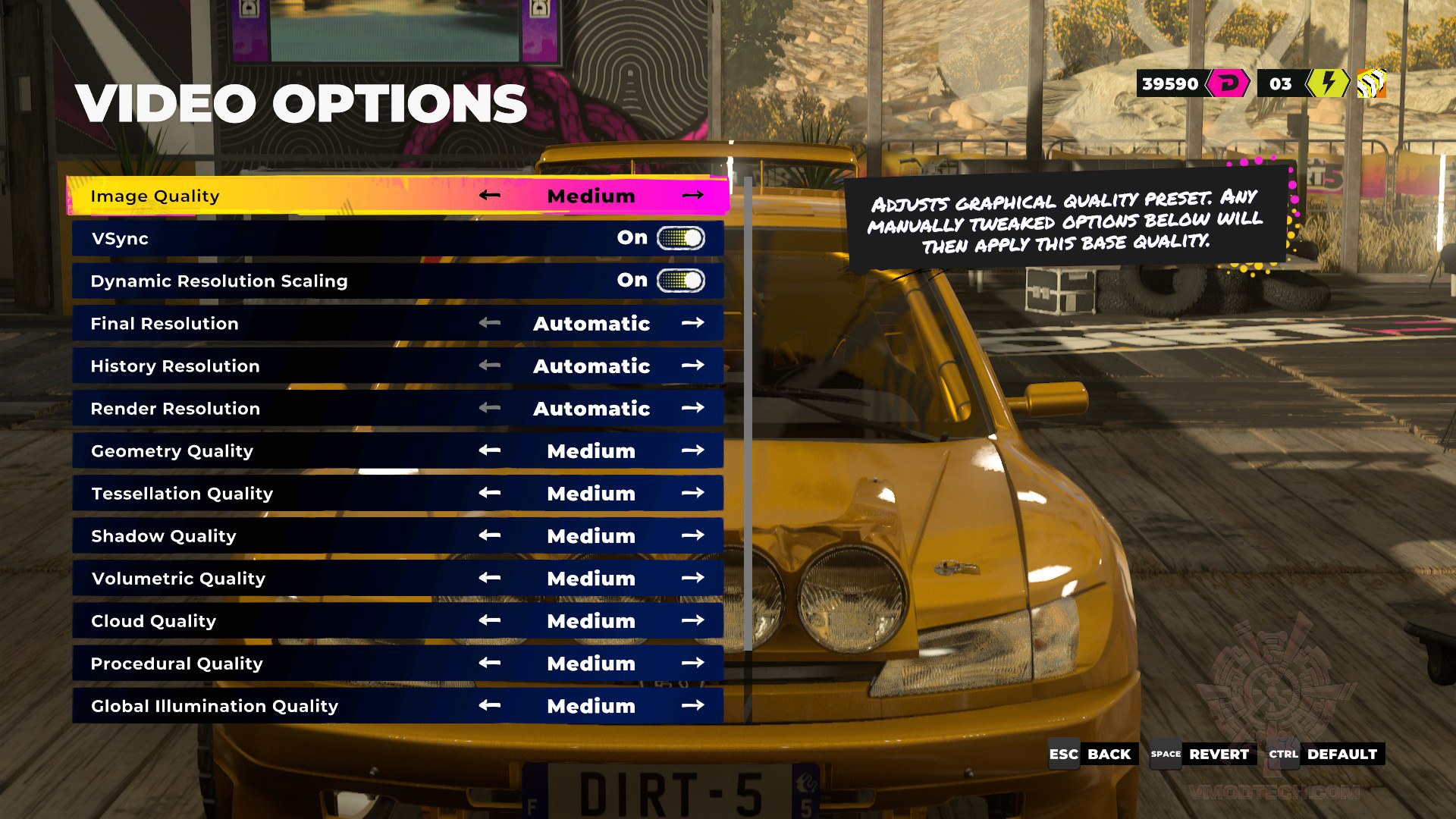
Task: Advance Final Resolution with right arrow
Action: tap(692, 323)
